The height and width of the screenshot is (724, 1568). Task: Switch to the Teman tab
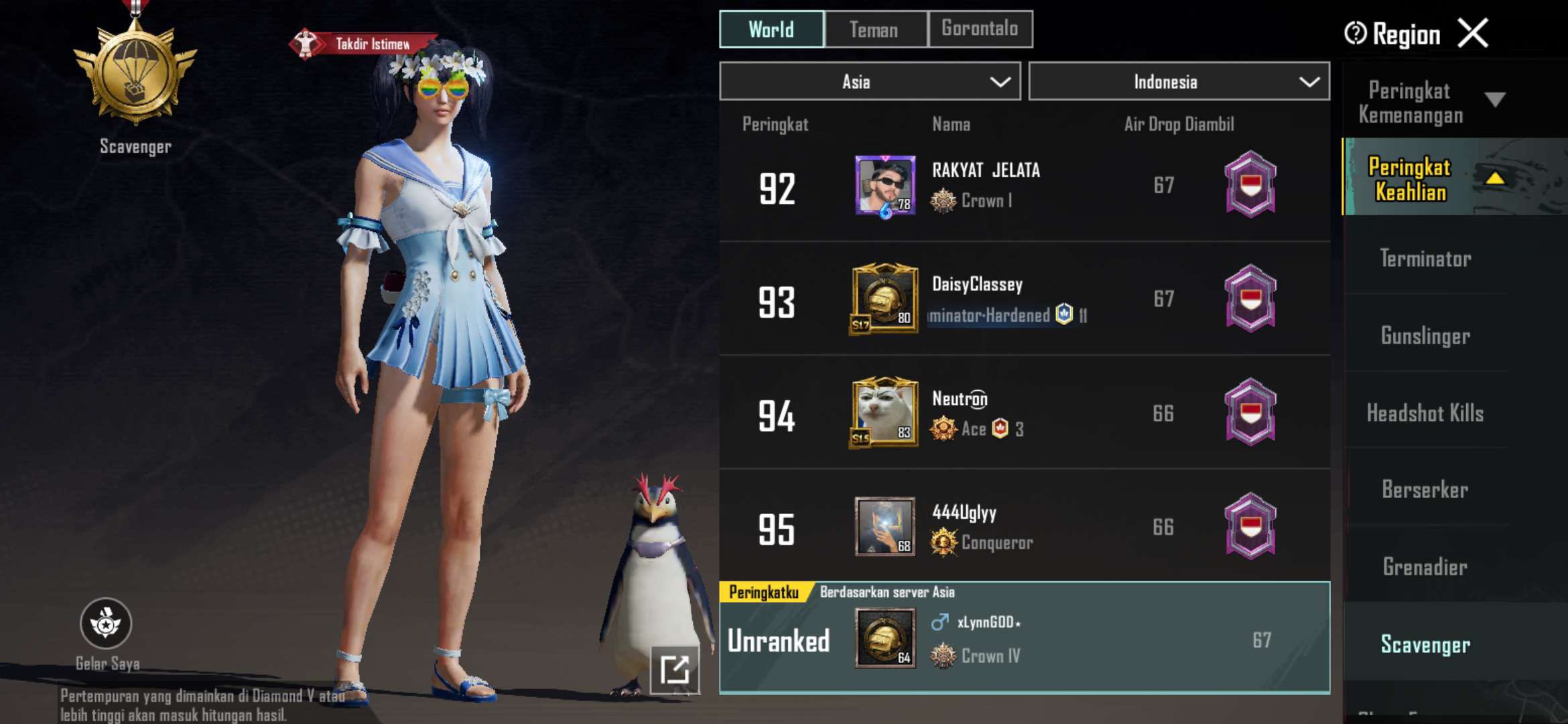[x=874, y=29]
